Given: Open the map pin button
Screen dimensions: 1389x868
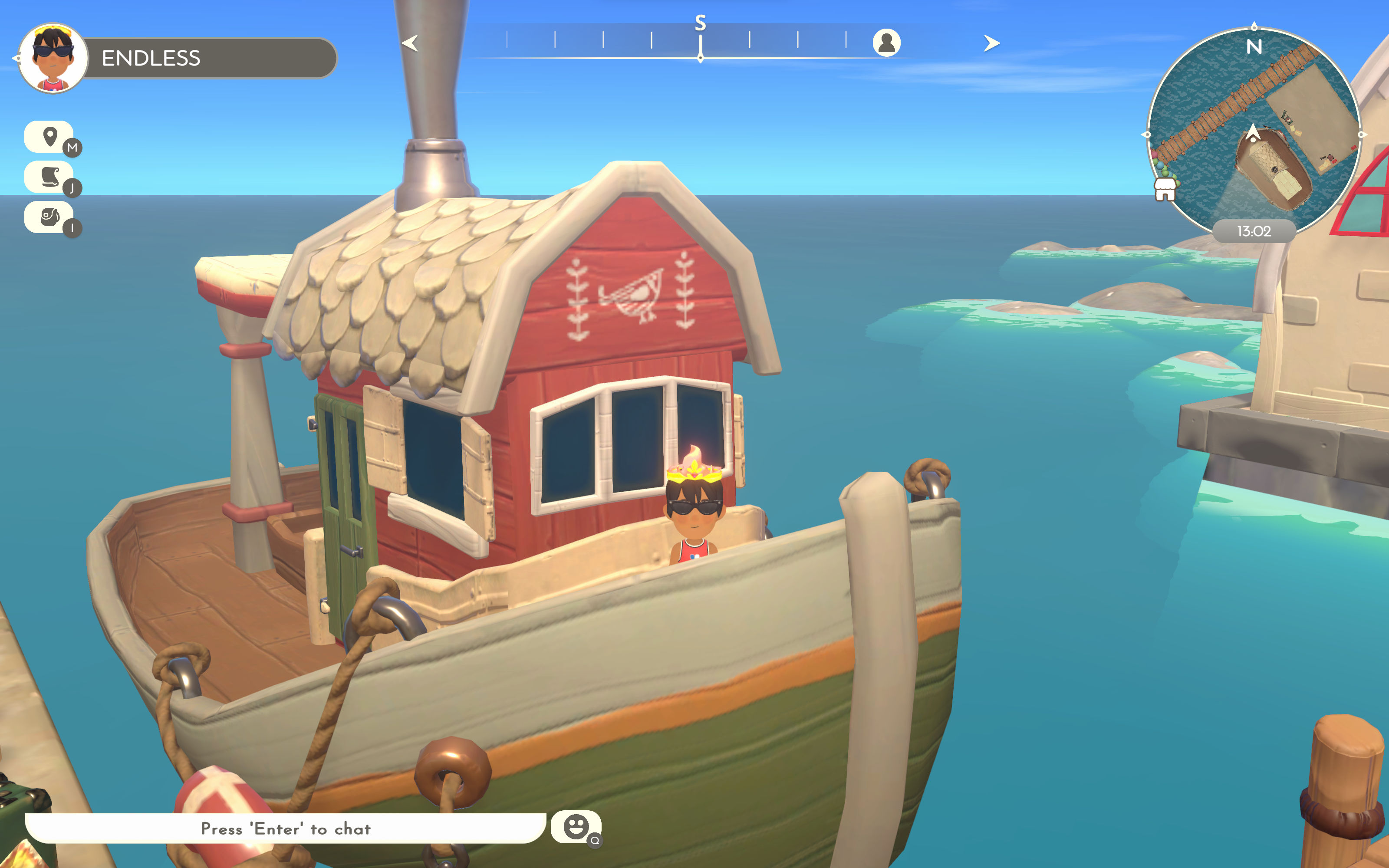Looking at the screenshot, I should click(x=49, y=137).
